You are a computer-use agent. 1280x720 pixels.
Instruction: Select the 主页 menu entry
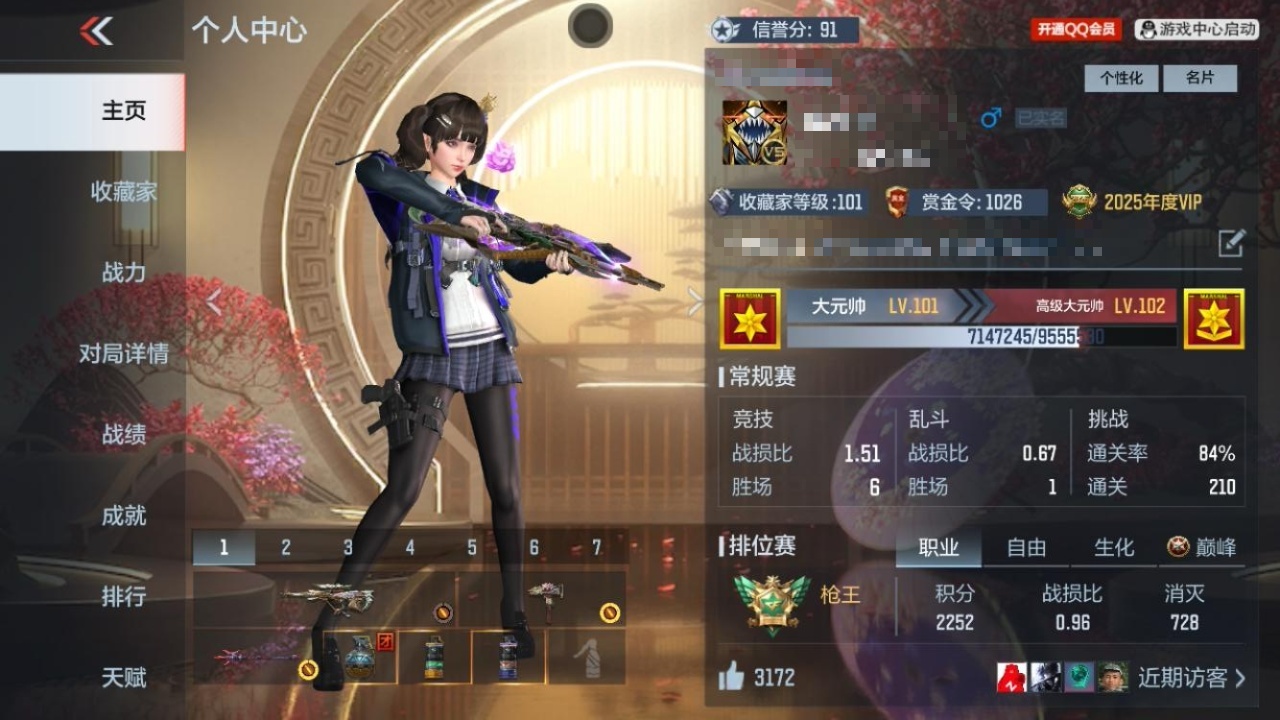(x=124, y=111)
